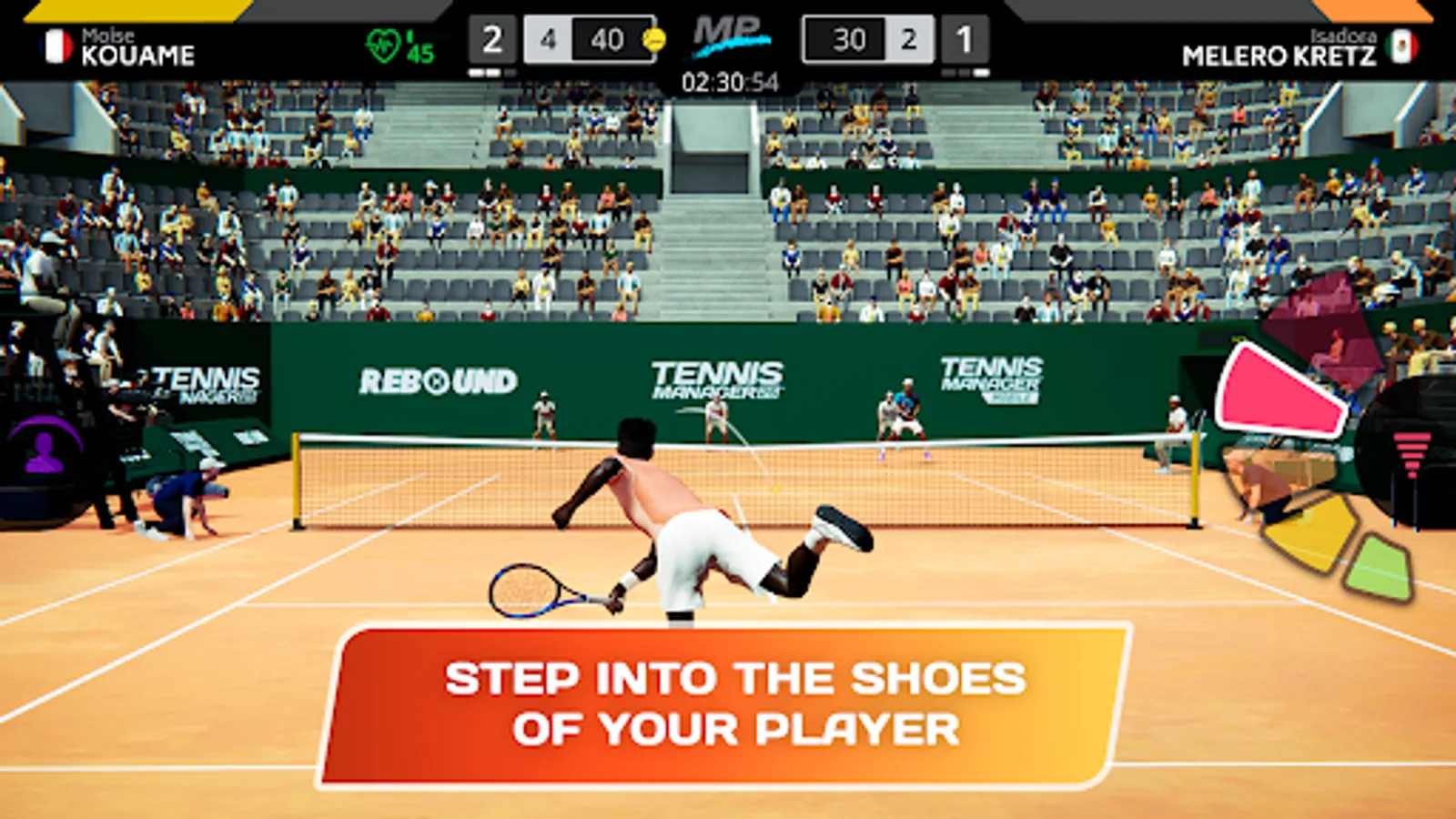Image resolution: width=1456 pixels, height=819 pixels.
Task: Click the set progress pips under the score
Action: coord(491,71)
